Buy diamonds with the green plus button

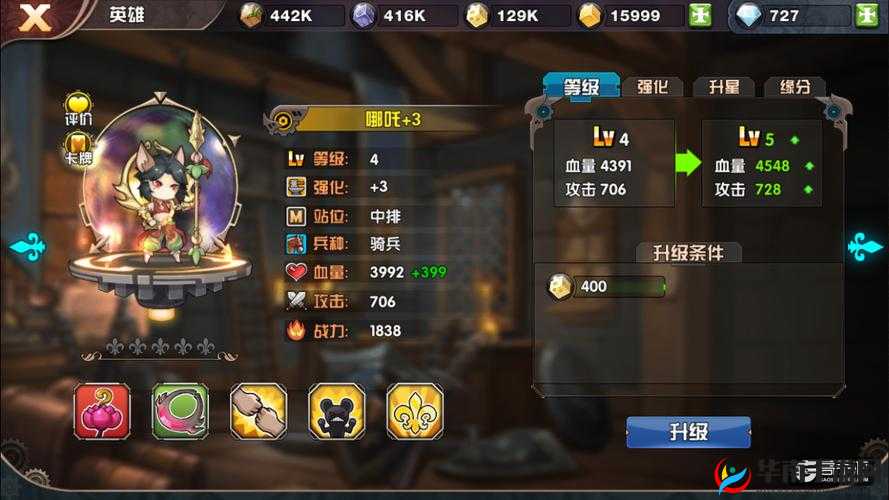pos(866,16)
